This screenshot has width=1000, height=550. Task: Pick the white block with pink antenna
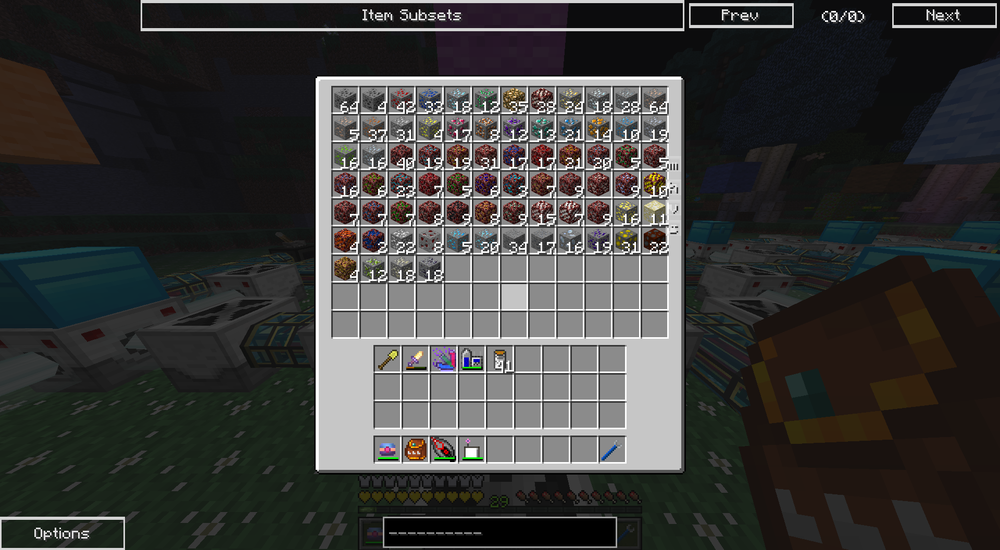[x=472, y=450]
